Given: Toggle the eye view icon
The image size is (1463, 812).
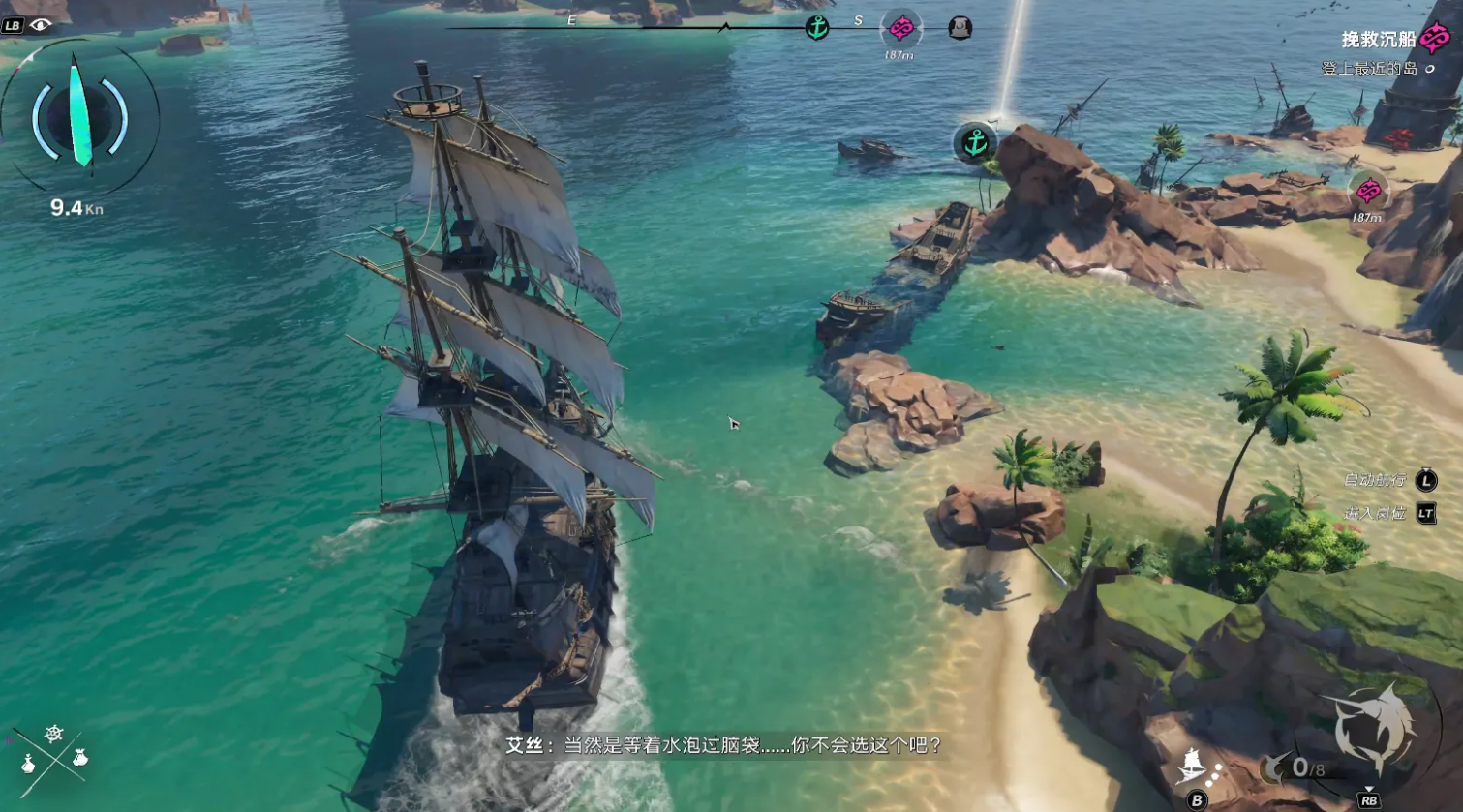Looking at the screenshot, I should [40, 25].
